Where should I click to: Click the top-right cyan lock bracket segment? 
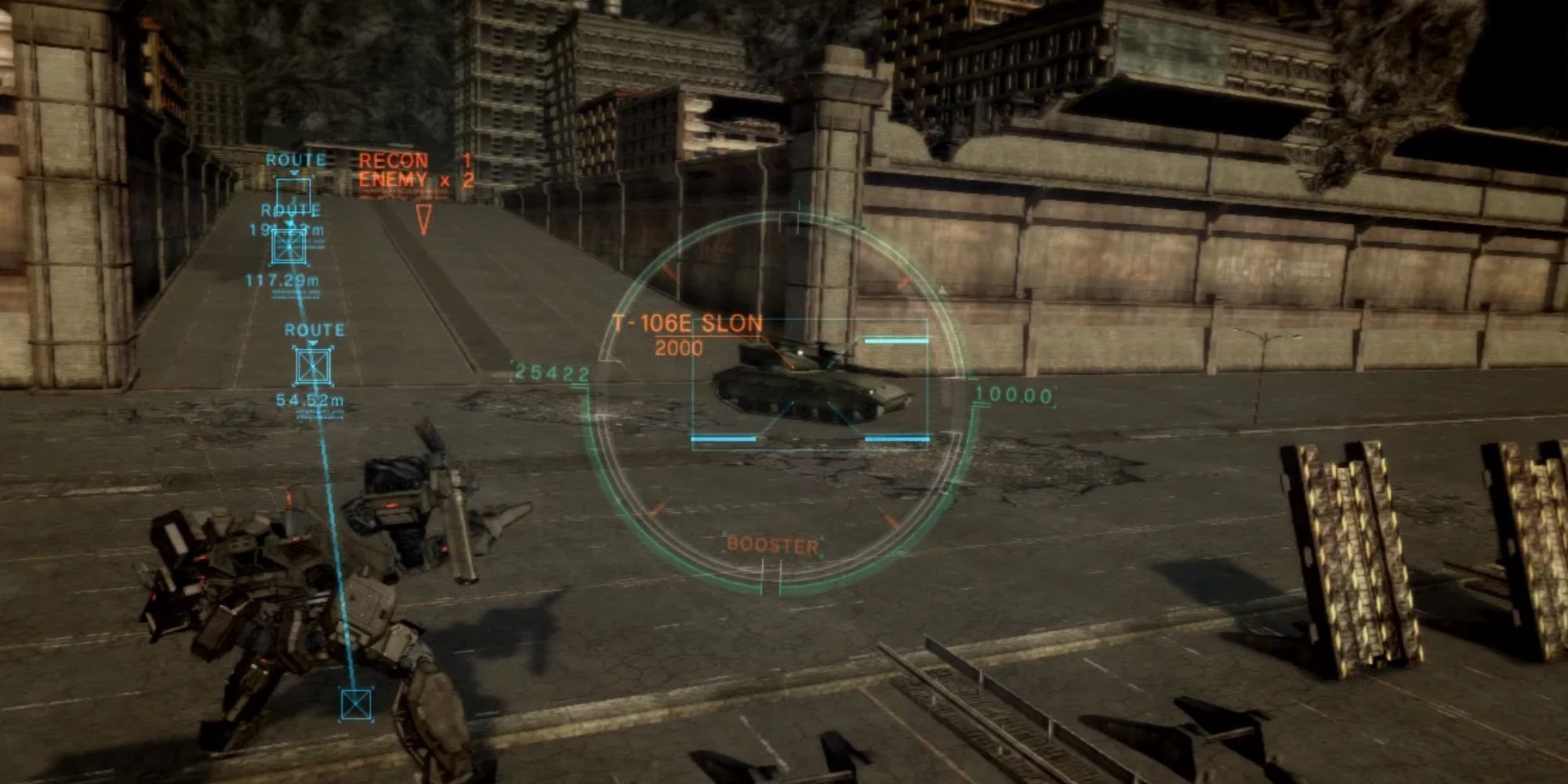point(896,341)
